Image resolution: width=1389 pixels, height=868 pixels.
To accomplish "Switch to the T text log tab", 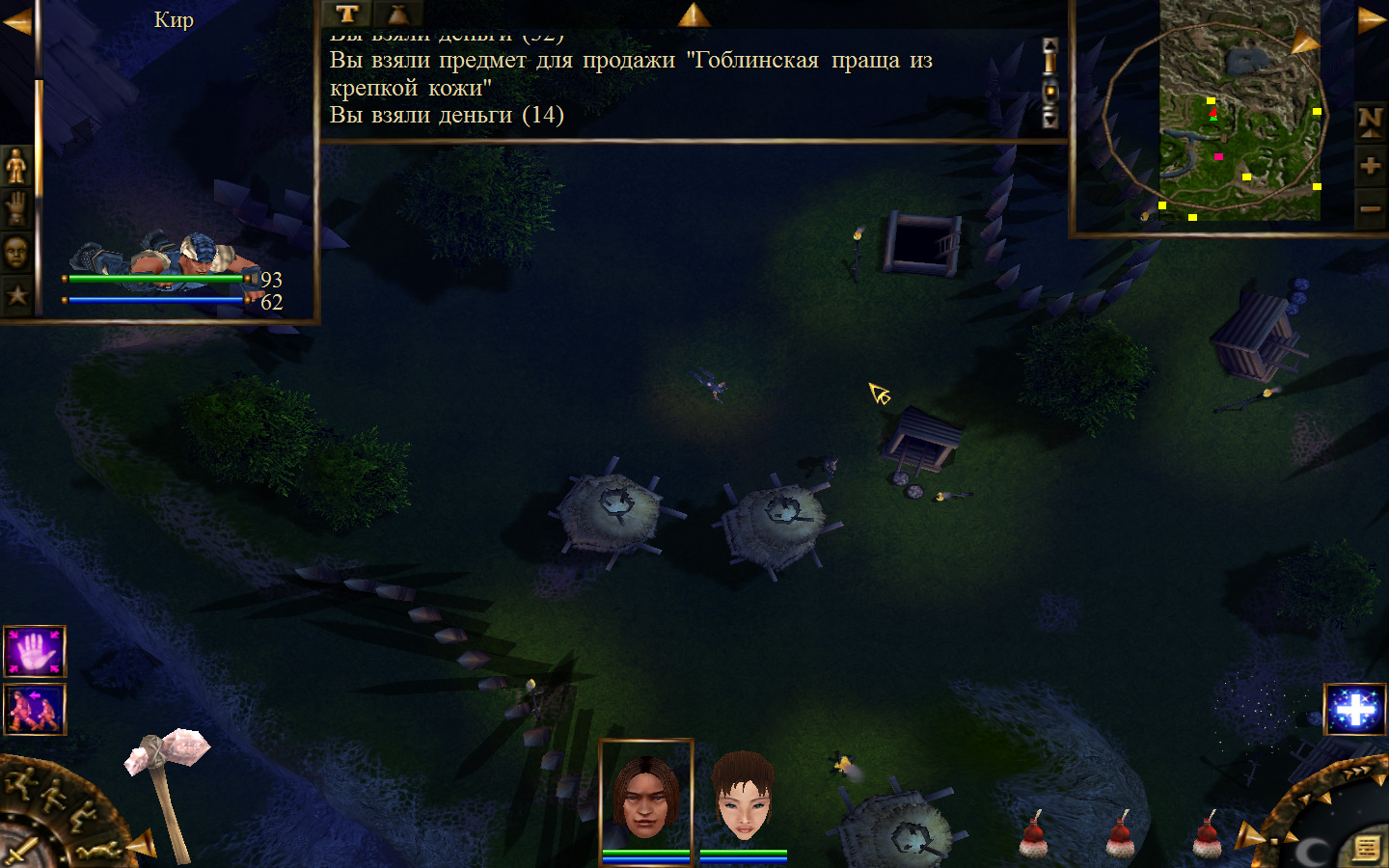I will tap(347, 14).
